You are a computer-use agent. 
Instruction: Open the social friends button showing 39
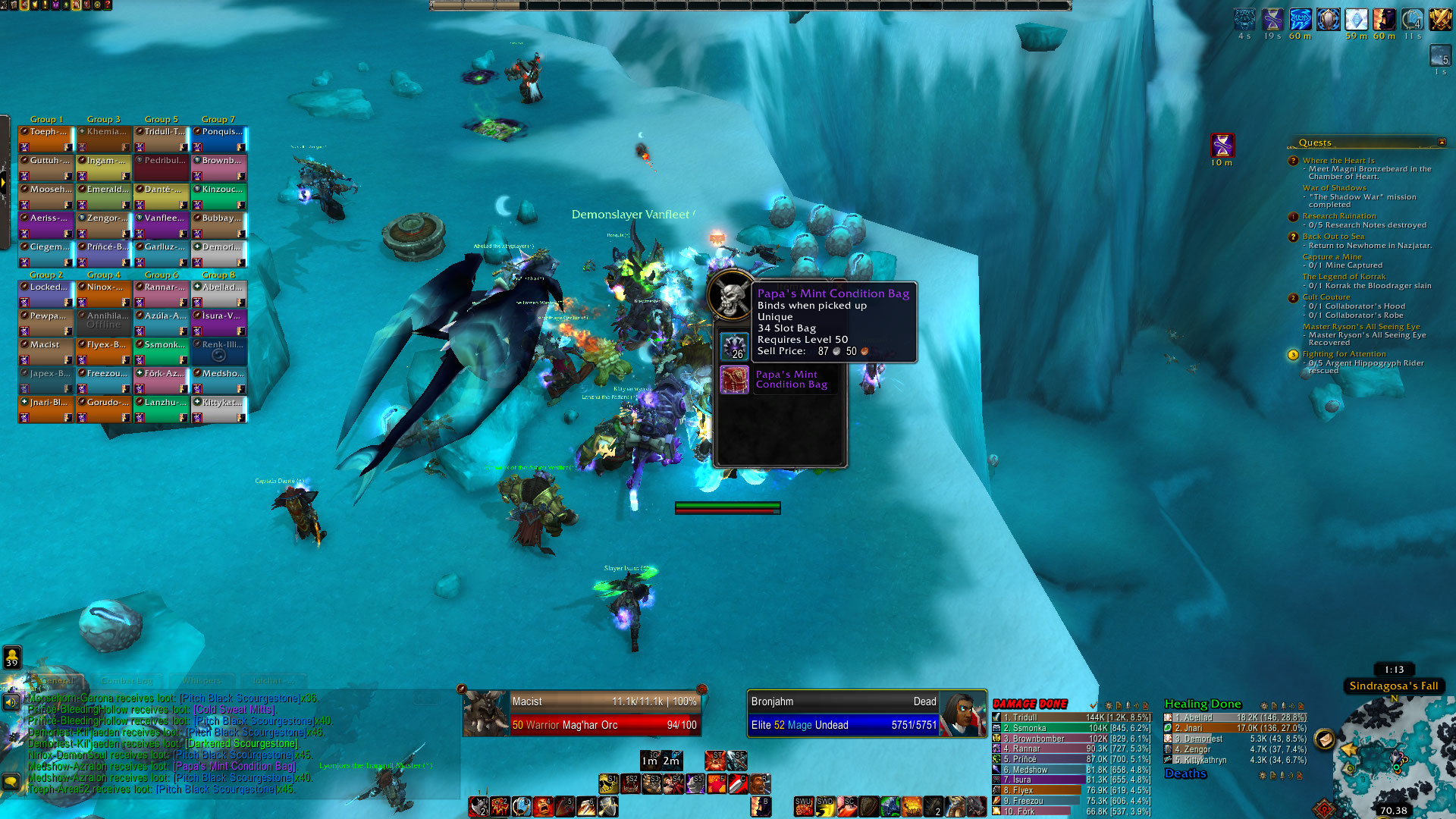(x=12, y=657)
